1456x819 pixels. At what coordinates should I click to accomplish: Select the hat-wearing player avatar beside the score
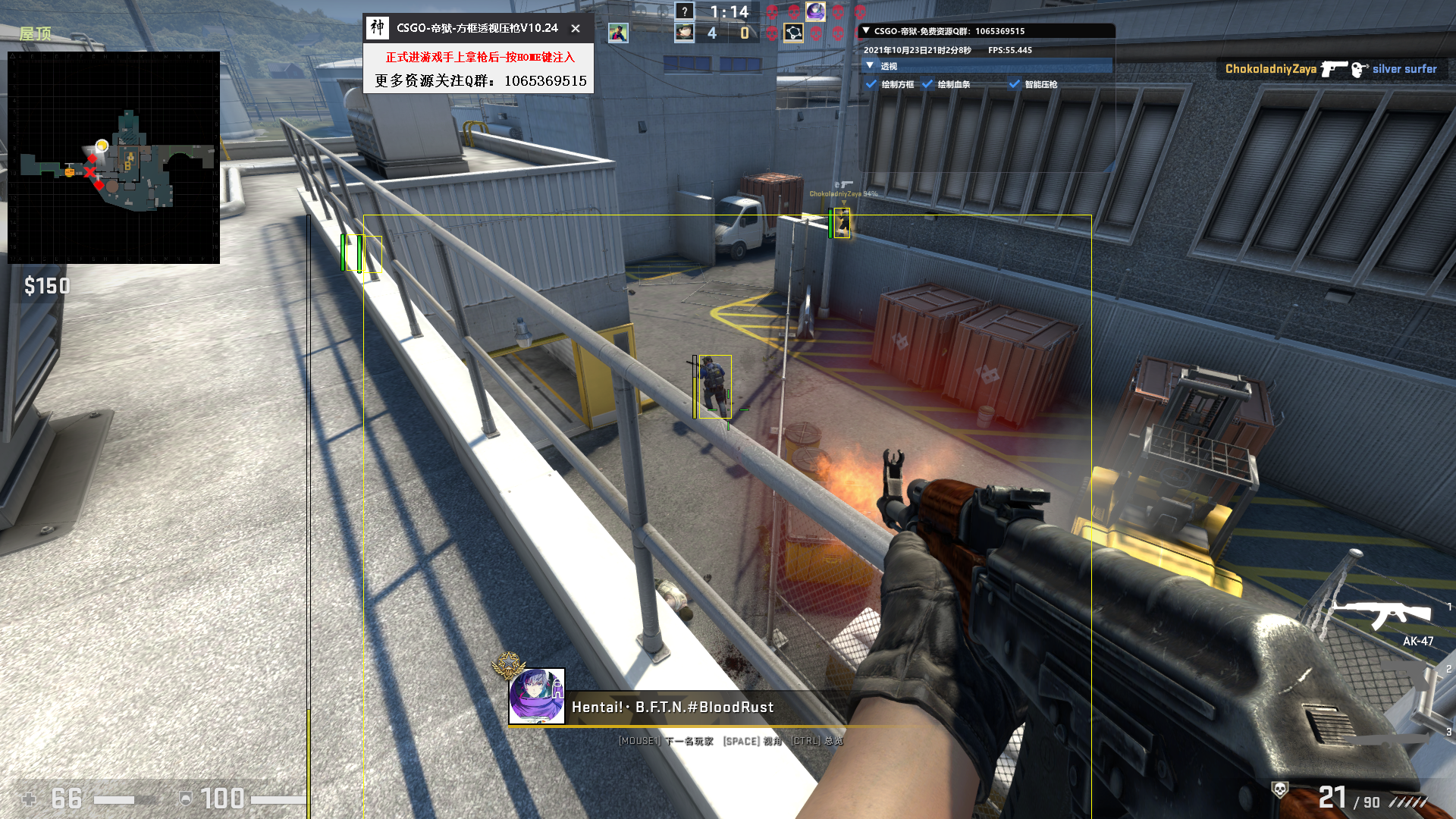(685, 33)
